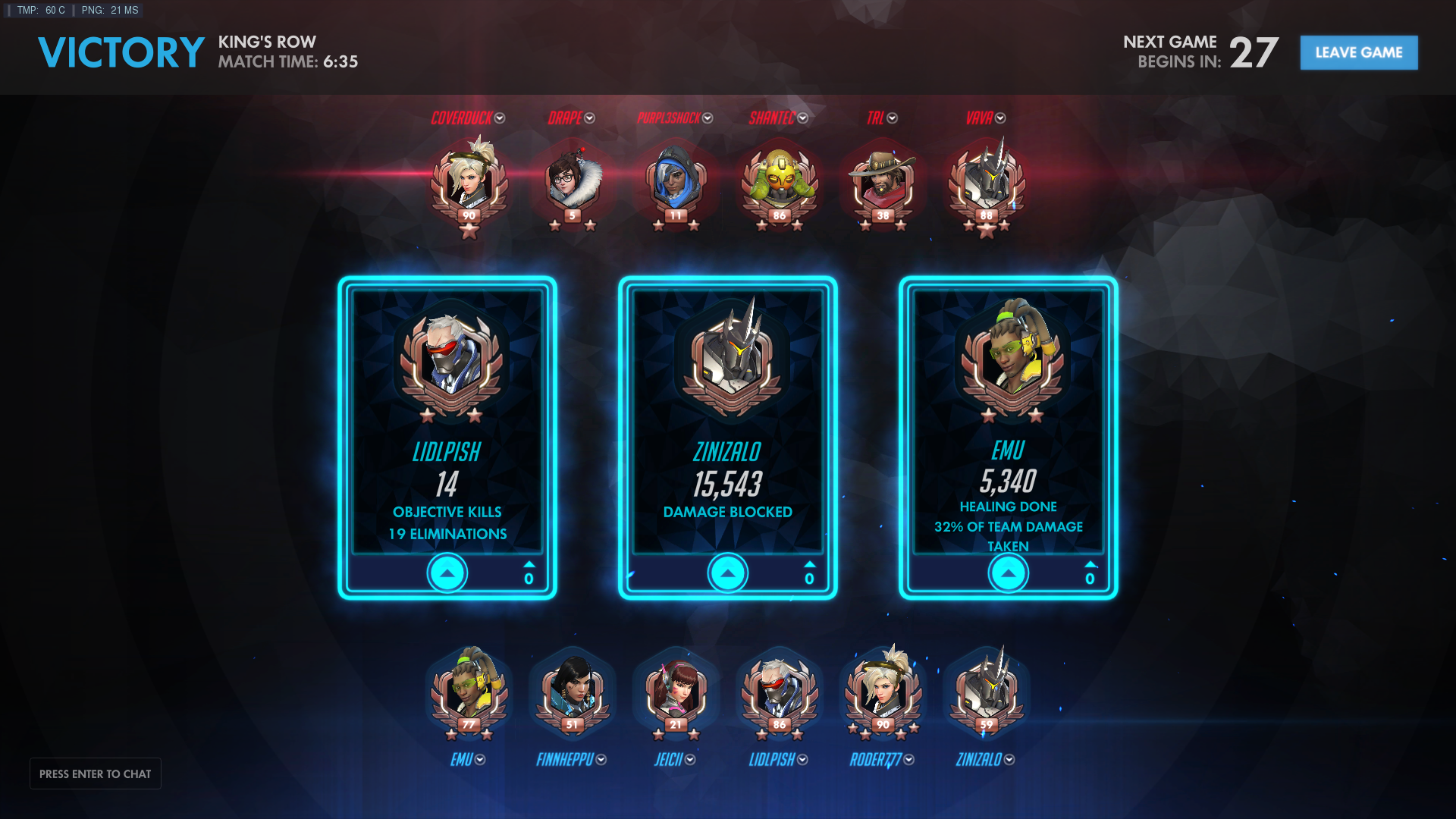Image resolution: width=1456 pixels, height=819 pixels.
Task: Expand the bottom-row options arrow for Zinizalo
Action: [1009, 760]
